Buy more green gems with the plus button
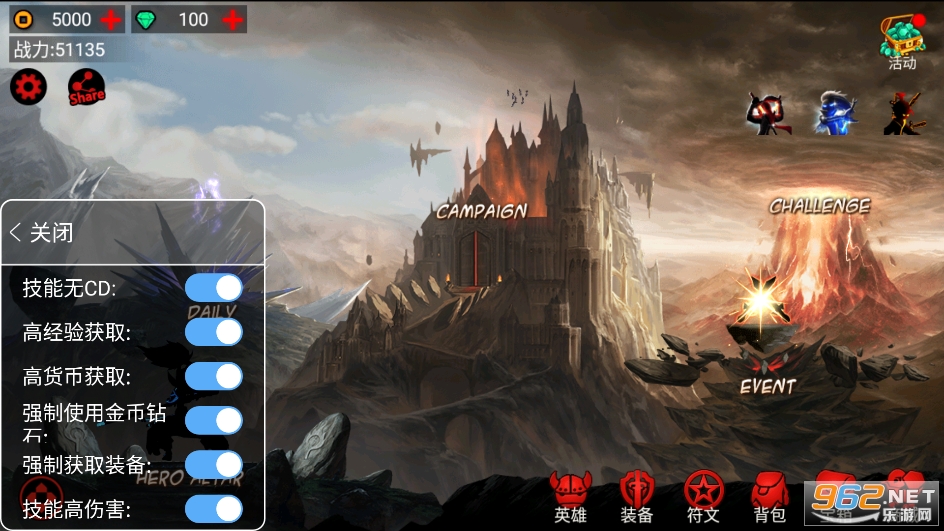Viewport: 944px width, 531px height. [232, 19]
